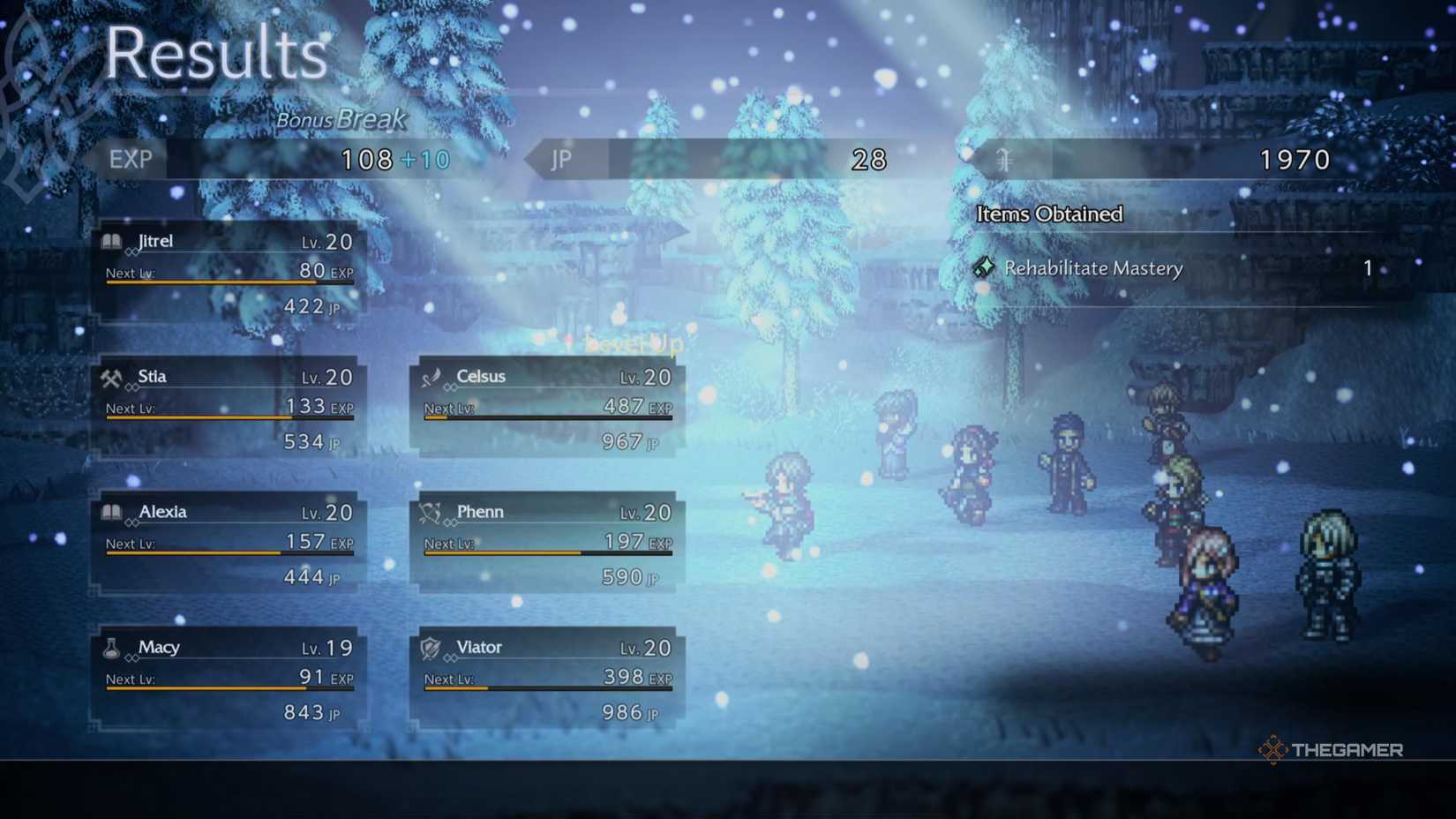Select Jitrel's scholar book class icon
Image resolution: width=1456 pixels, height=819 pixels.
tap(112, 241)
